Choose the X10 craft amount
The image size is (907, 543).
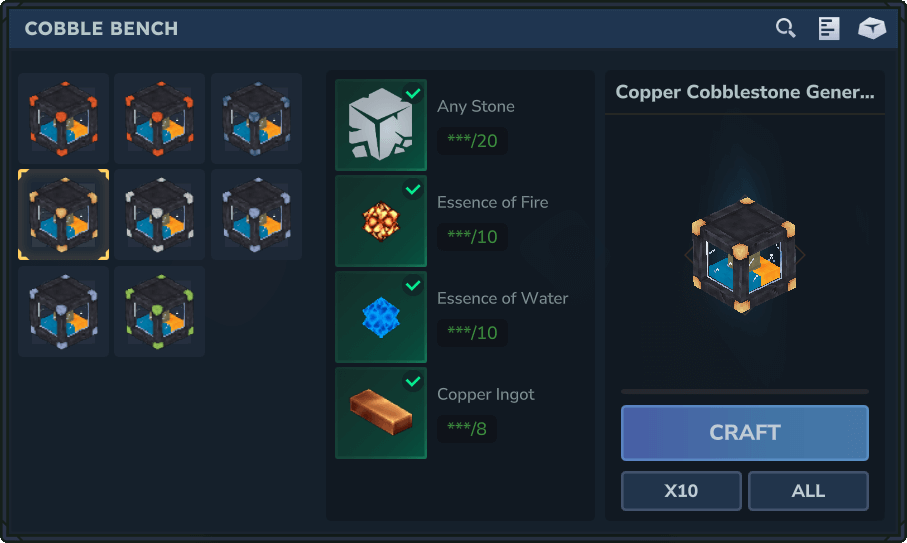(681, 491)
